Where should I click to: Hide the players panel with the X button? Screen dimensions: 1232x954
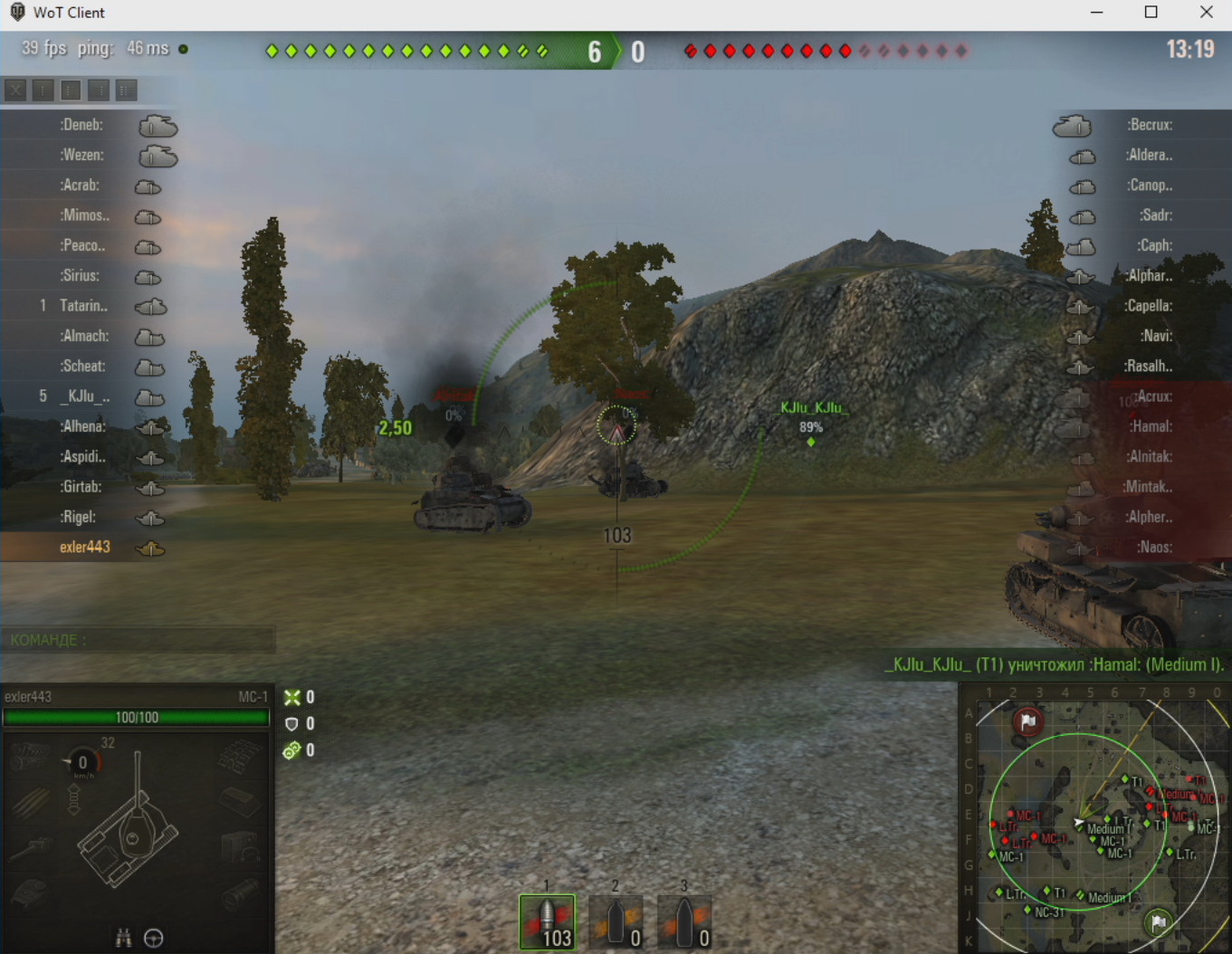[15, 90]
